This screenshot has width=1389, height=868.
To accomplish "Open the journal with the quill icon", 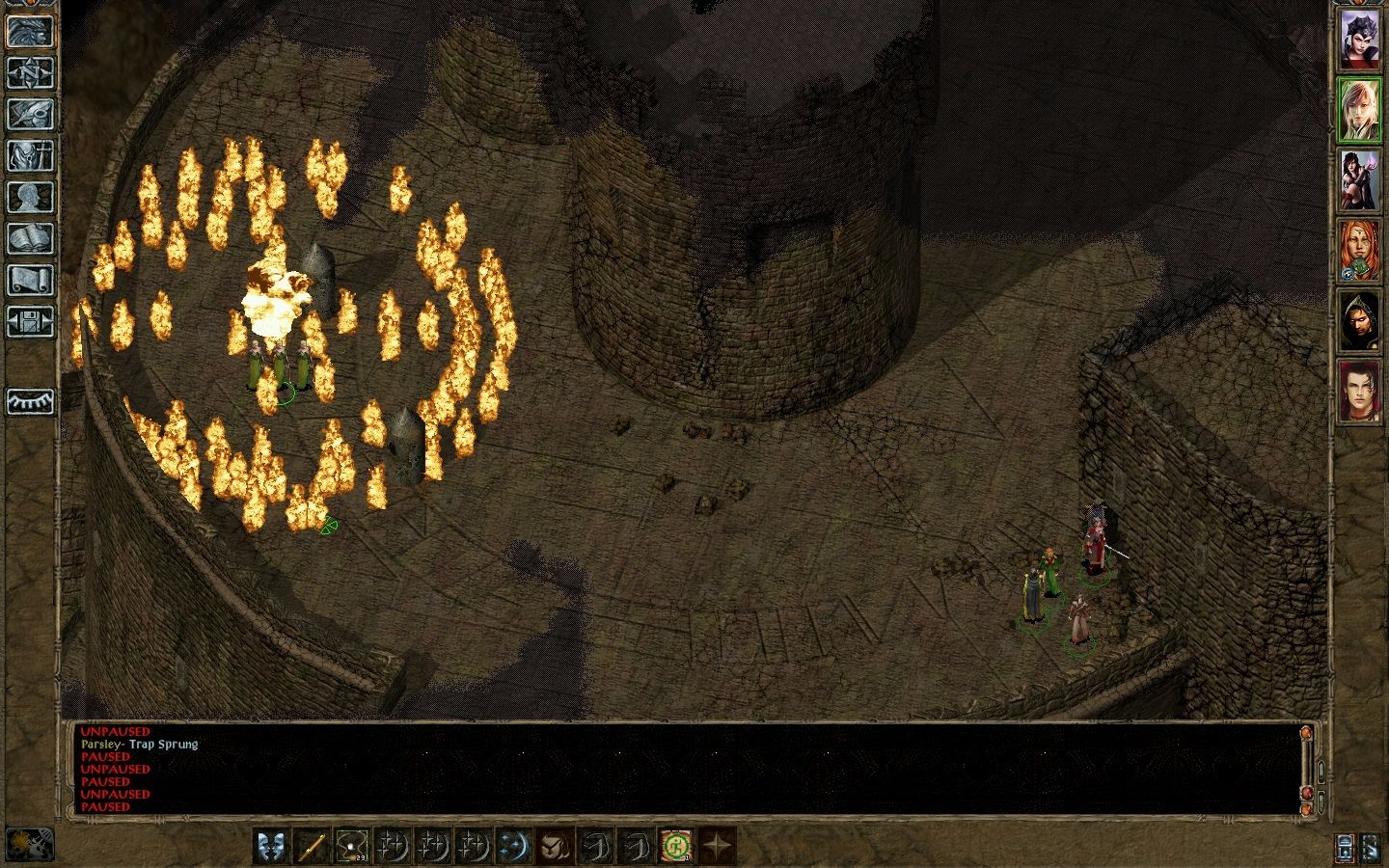I will tap(30, 114).
